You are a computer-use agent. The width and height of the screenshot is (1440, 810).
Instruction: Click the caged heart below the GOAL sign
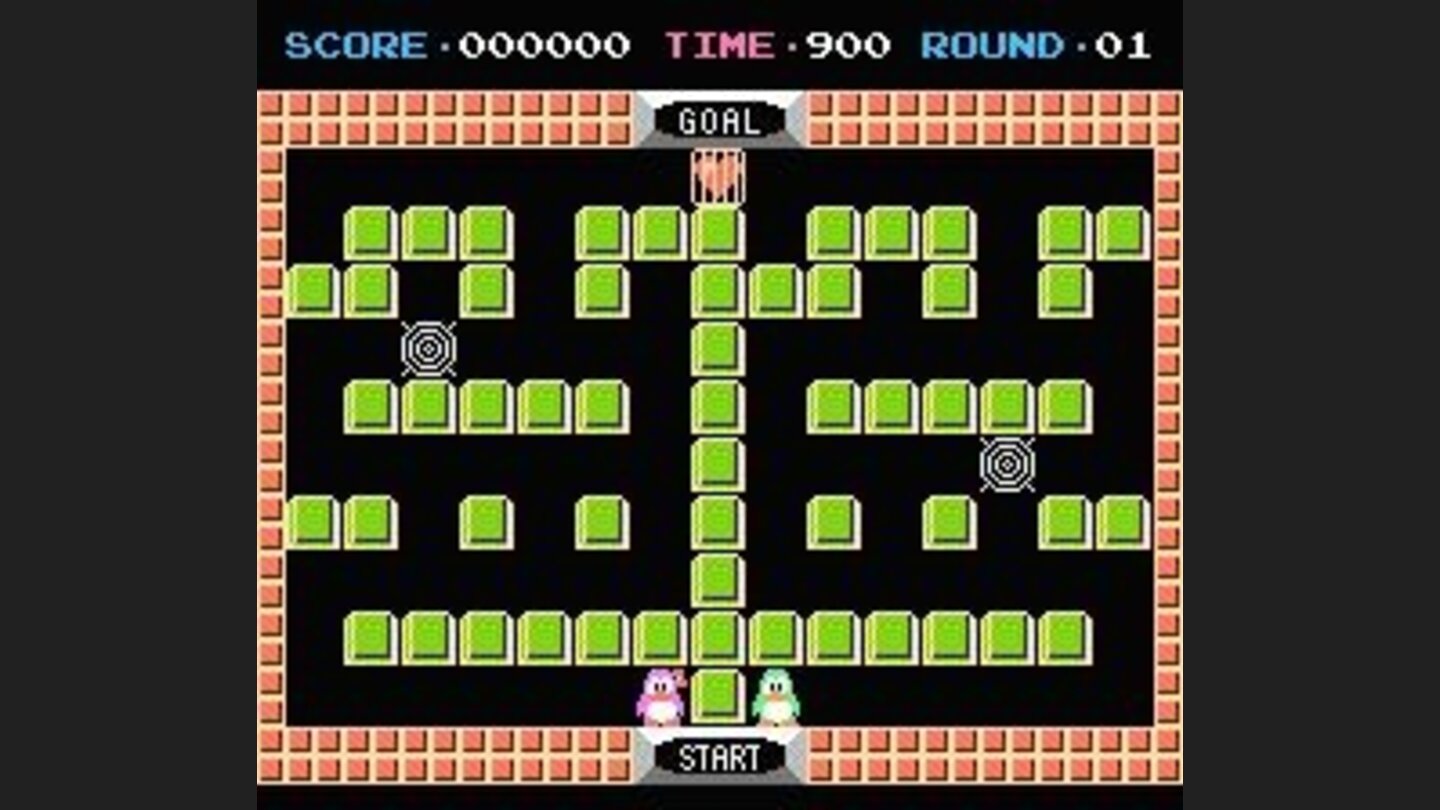pos(718,175)
